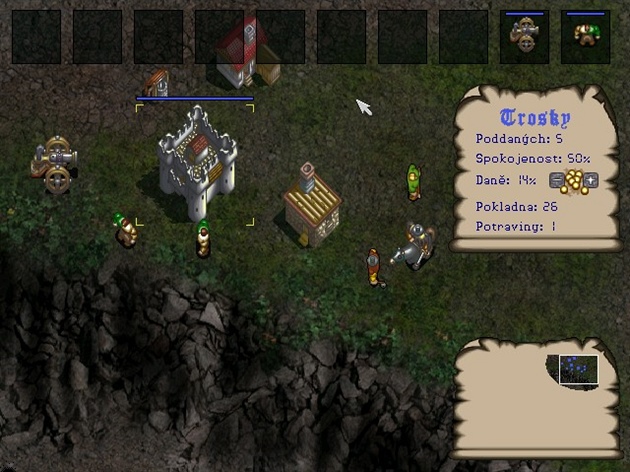
Task: Increase the tax rate with the plus button
Action: click(592, 181)
